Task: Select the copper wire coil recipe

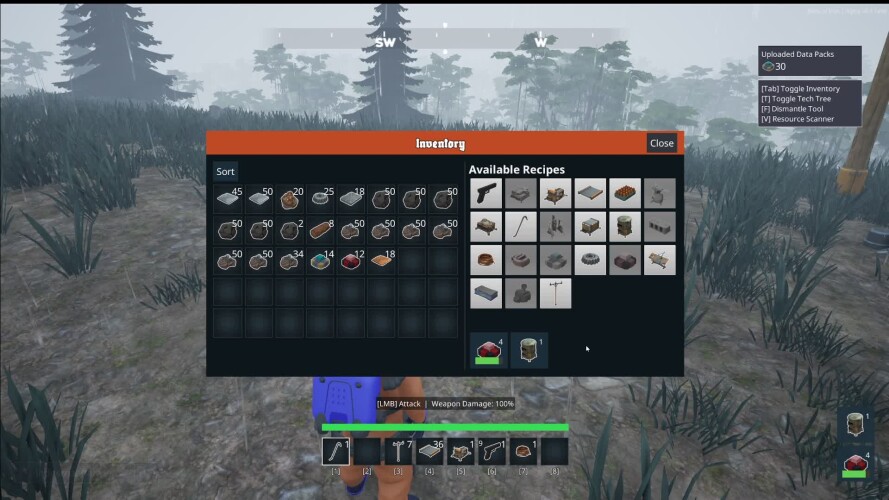Action: tap(486, 260)
